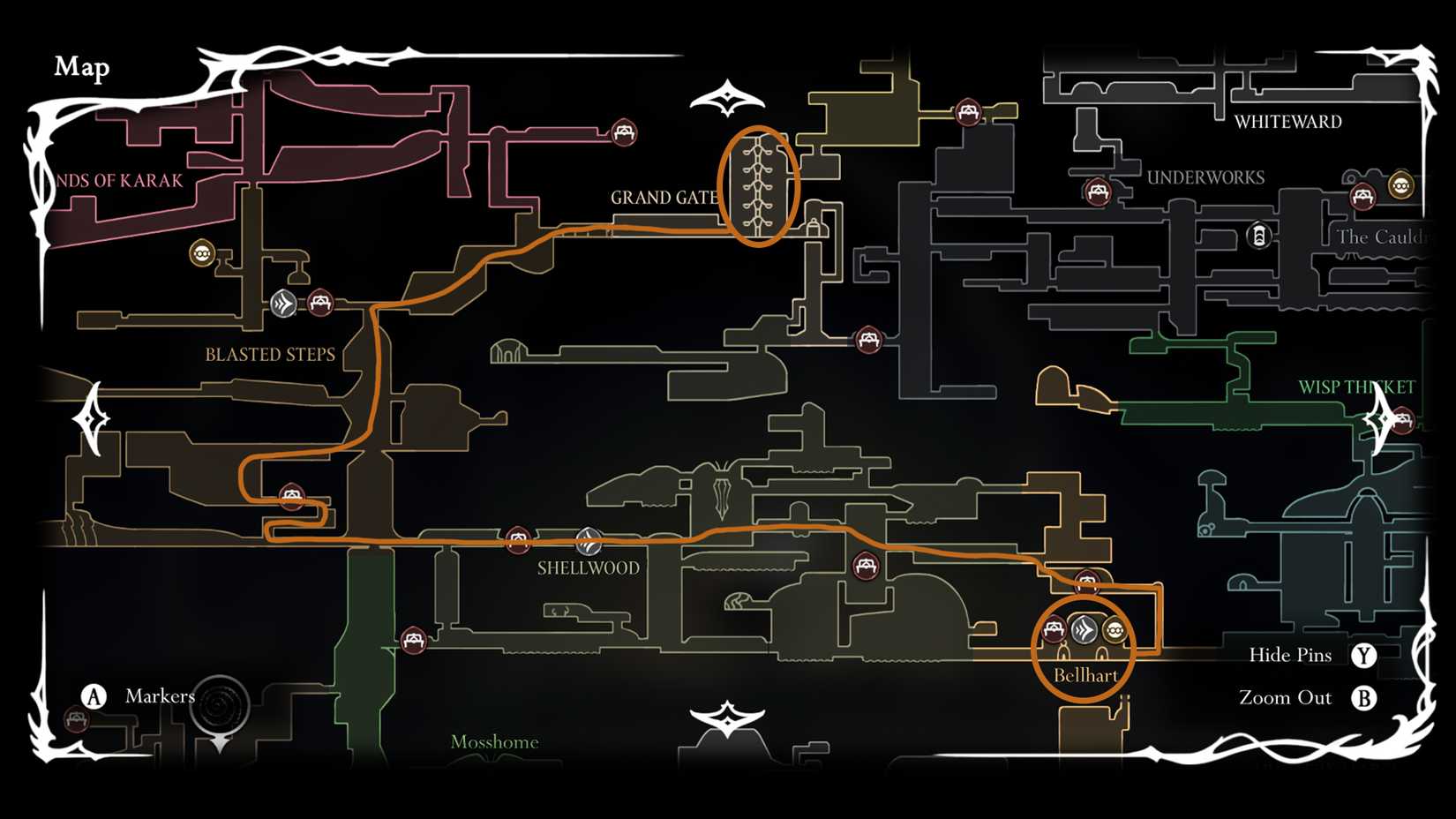The width and height of the screenshot is (1456, 819).
Task: Click the bench pin above Mosshome
Action: pyautogui.click(x=412, y=638)
